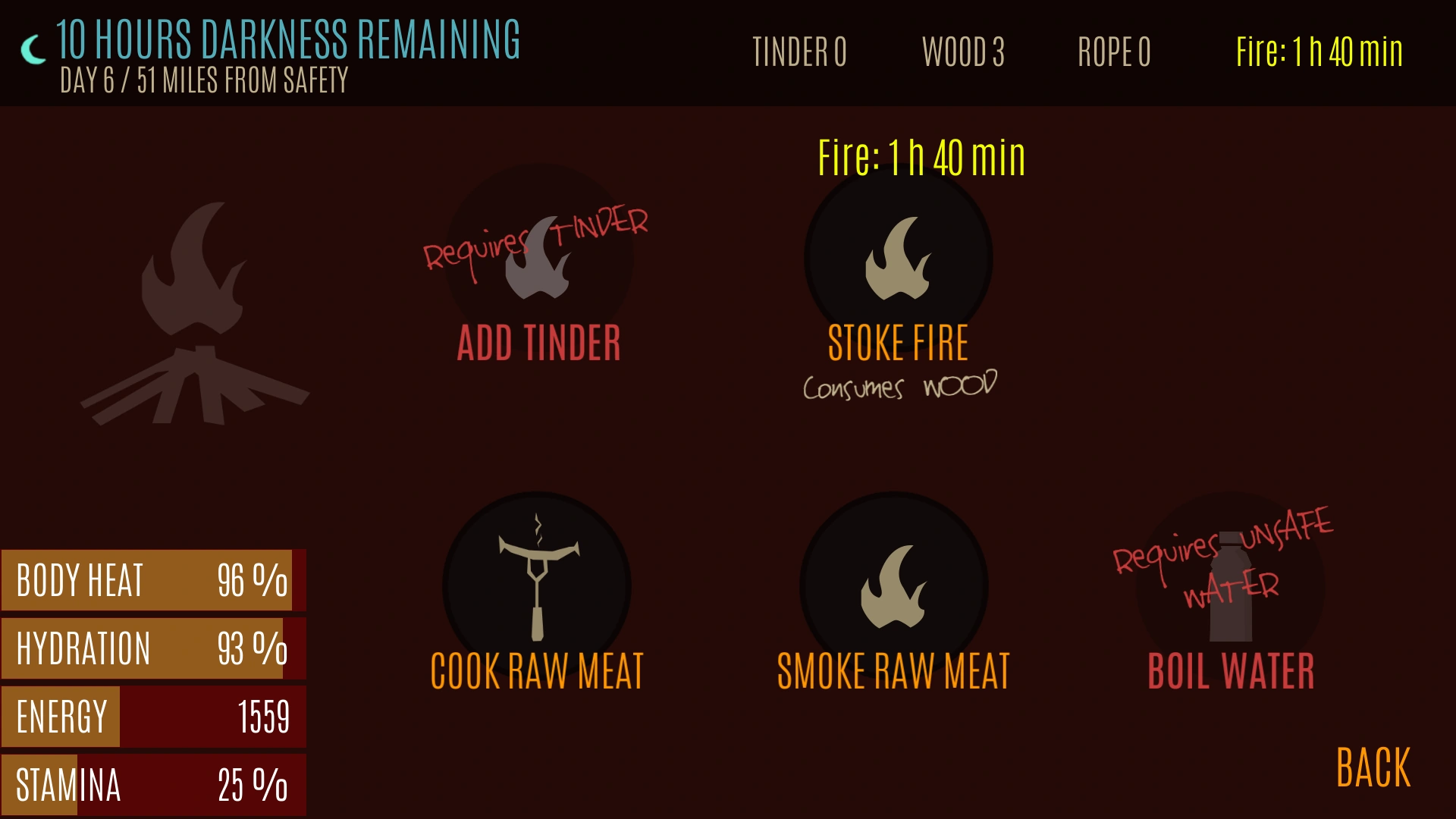The height and width of the screenshot is (819, 1456).
Task: Open the TINDER 0 resource counter
Action: 800,53
